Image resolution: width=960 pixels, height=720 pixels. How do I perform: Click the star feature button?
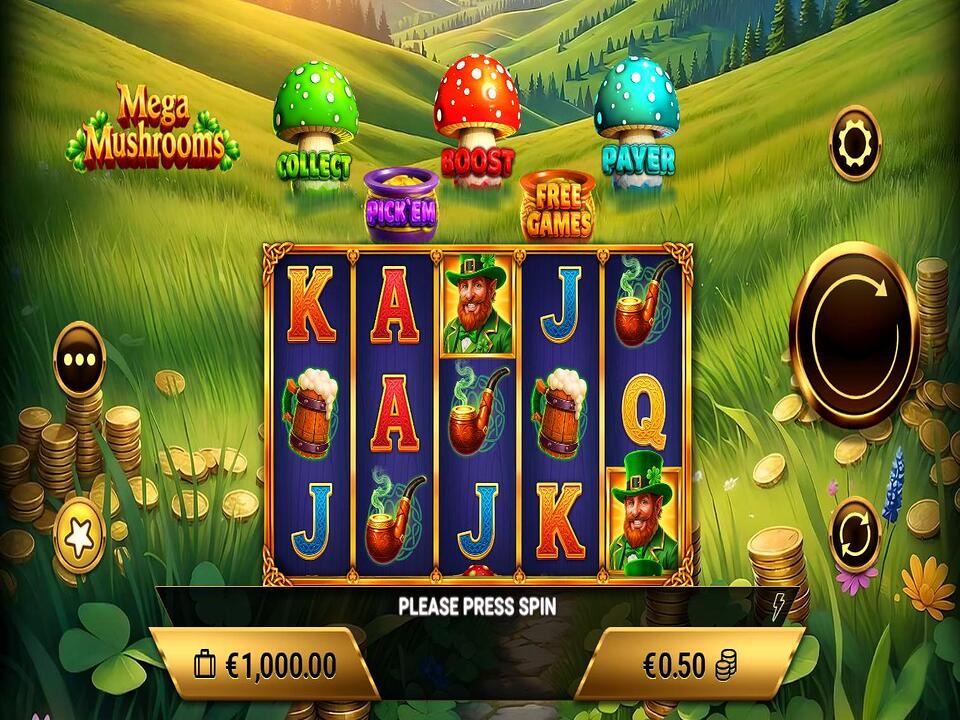[80, 538]
